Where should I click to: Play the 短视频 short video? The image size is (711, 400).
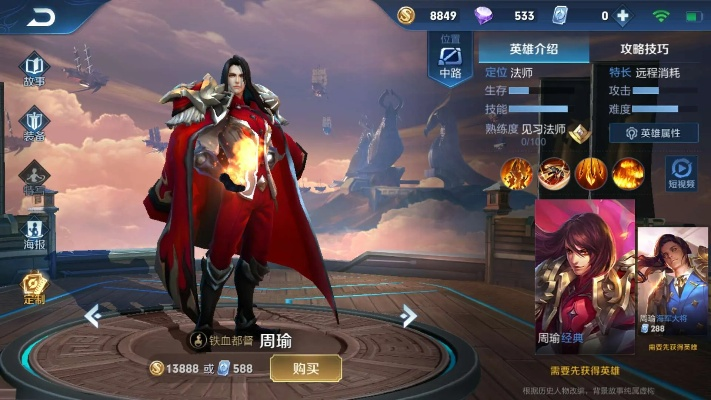click(x=682, y=173)
